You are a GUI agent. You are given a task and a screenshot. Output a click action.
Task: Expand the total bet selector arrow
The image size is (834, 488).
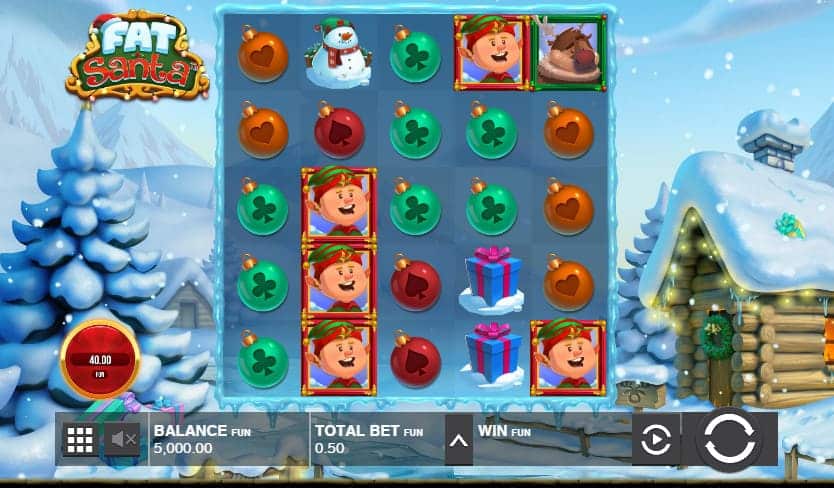click(x=459, y=439)
